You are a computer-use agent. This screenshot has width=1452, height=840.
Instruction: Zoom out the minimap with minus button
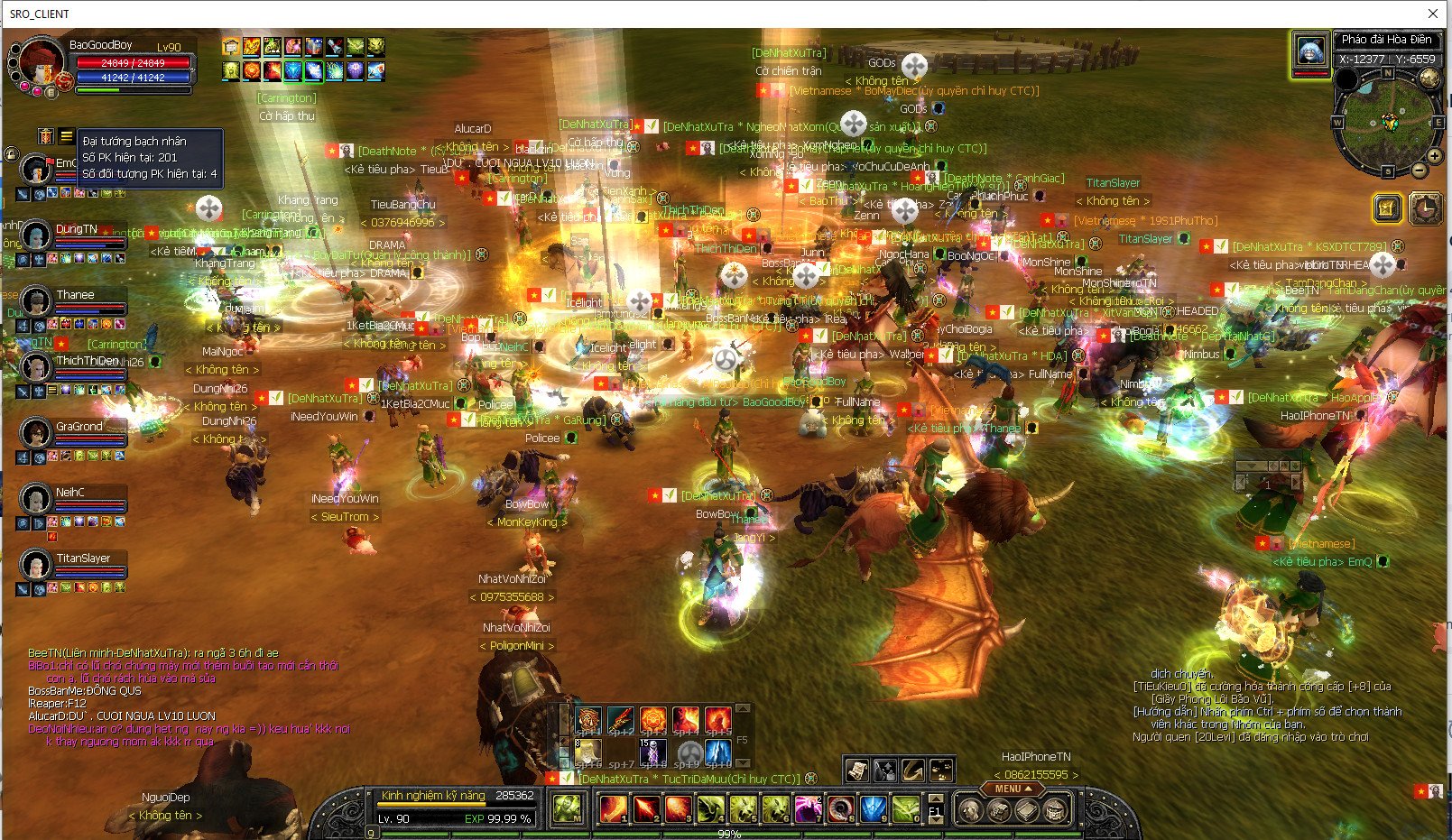pyautogui.click(x=1420, y=170)
